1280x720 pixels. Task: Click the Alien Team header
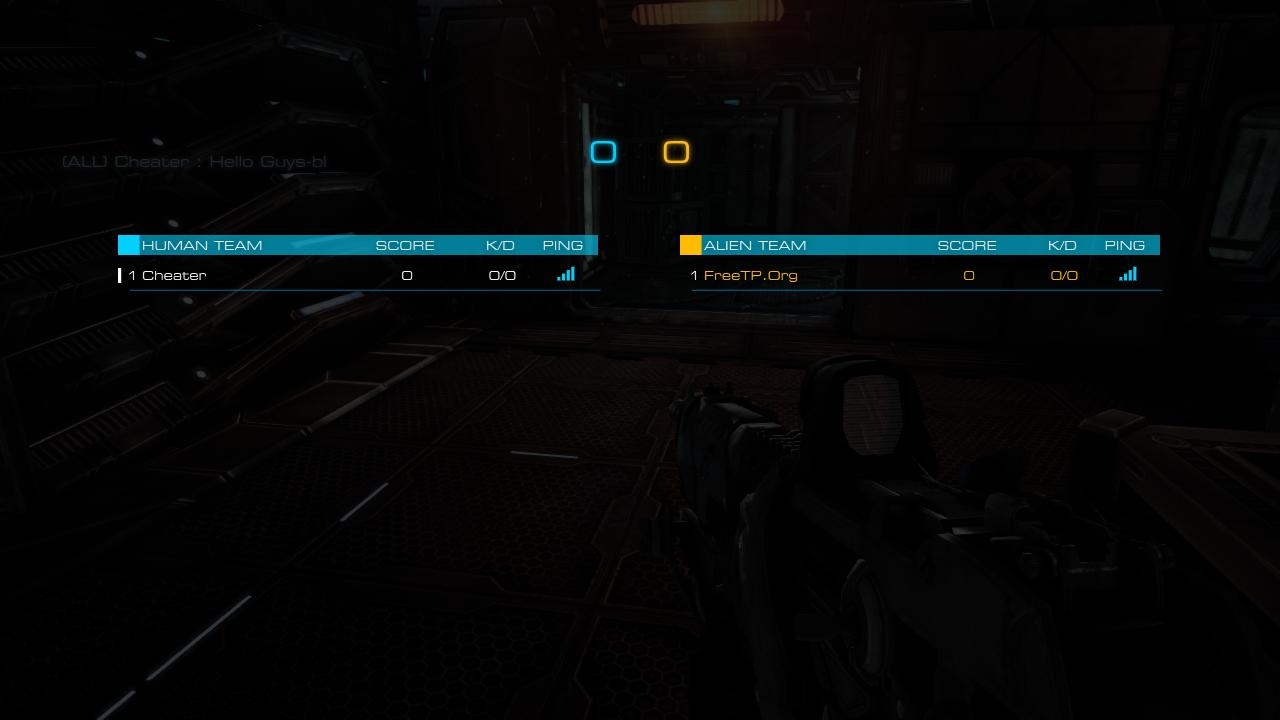pos(755,245)
